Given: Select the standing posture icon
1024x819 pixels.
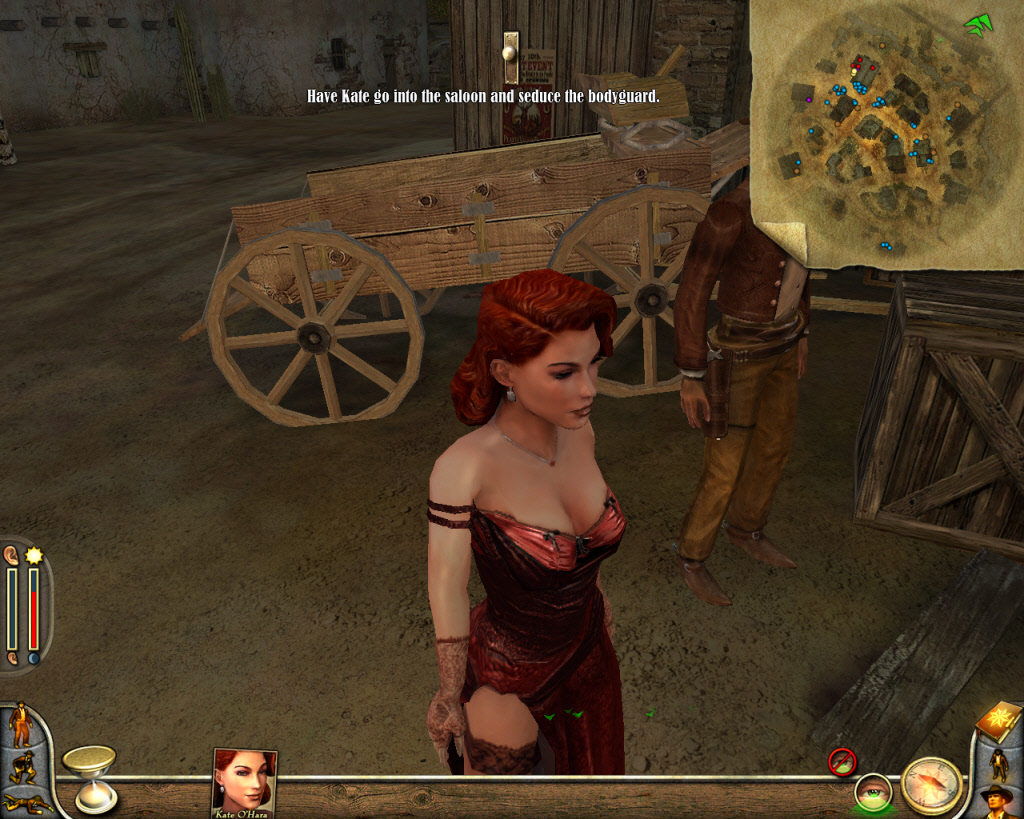Looking at the screenshot, I should (20, 725).
